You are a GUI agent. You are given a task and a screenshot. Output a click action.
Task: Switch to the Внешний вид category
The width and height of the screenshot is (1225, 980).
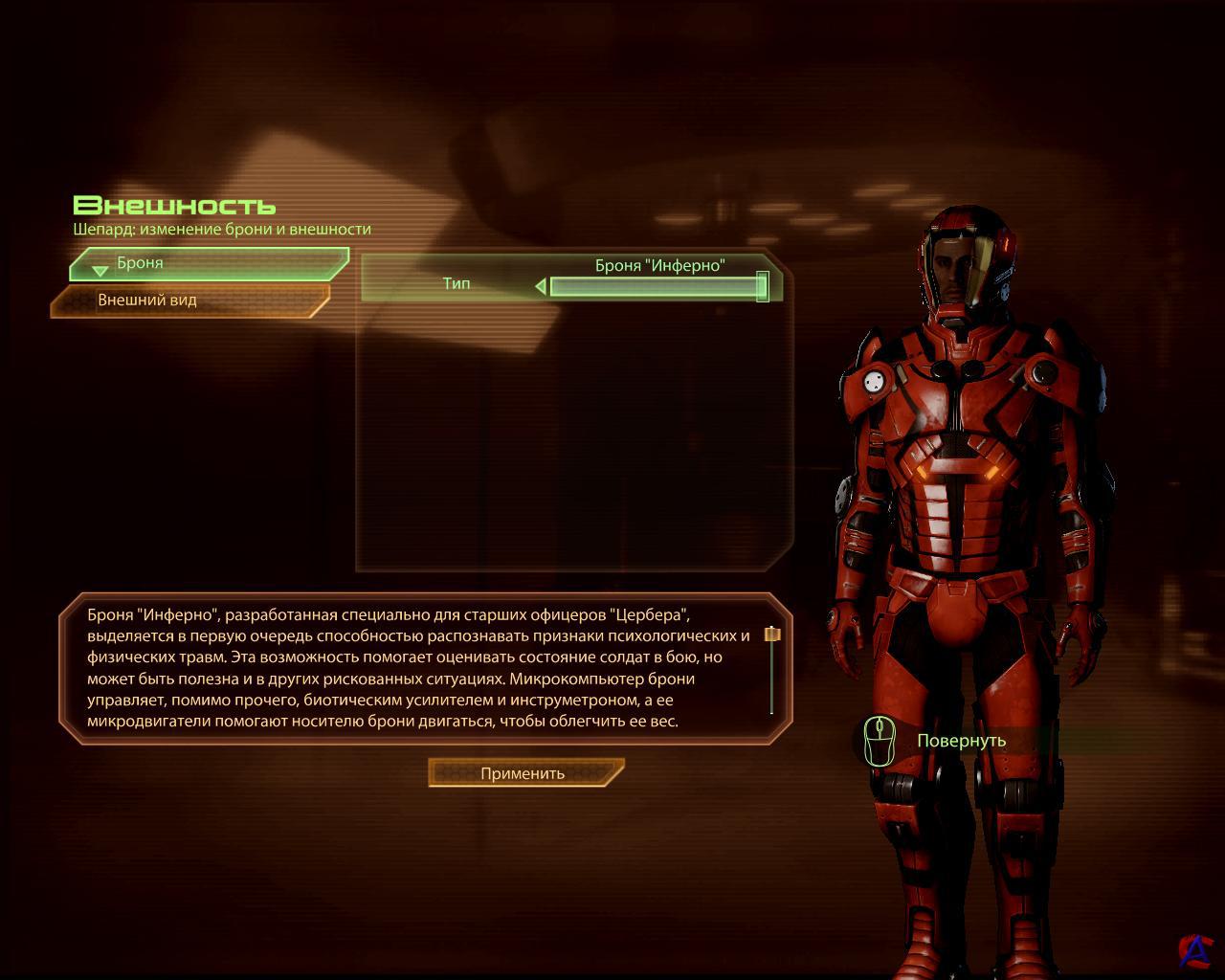click(x=189, y=301)
